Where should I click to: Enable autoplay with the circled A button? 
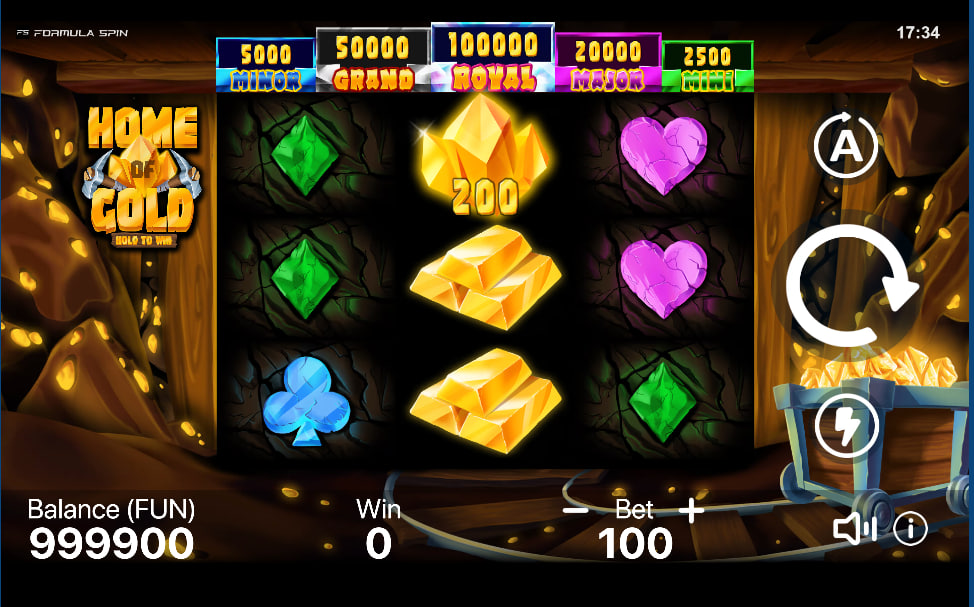[846, 148]
